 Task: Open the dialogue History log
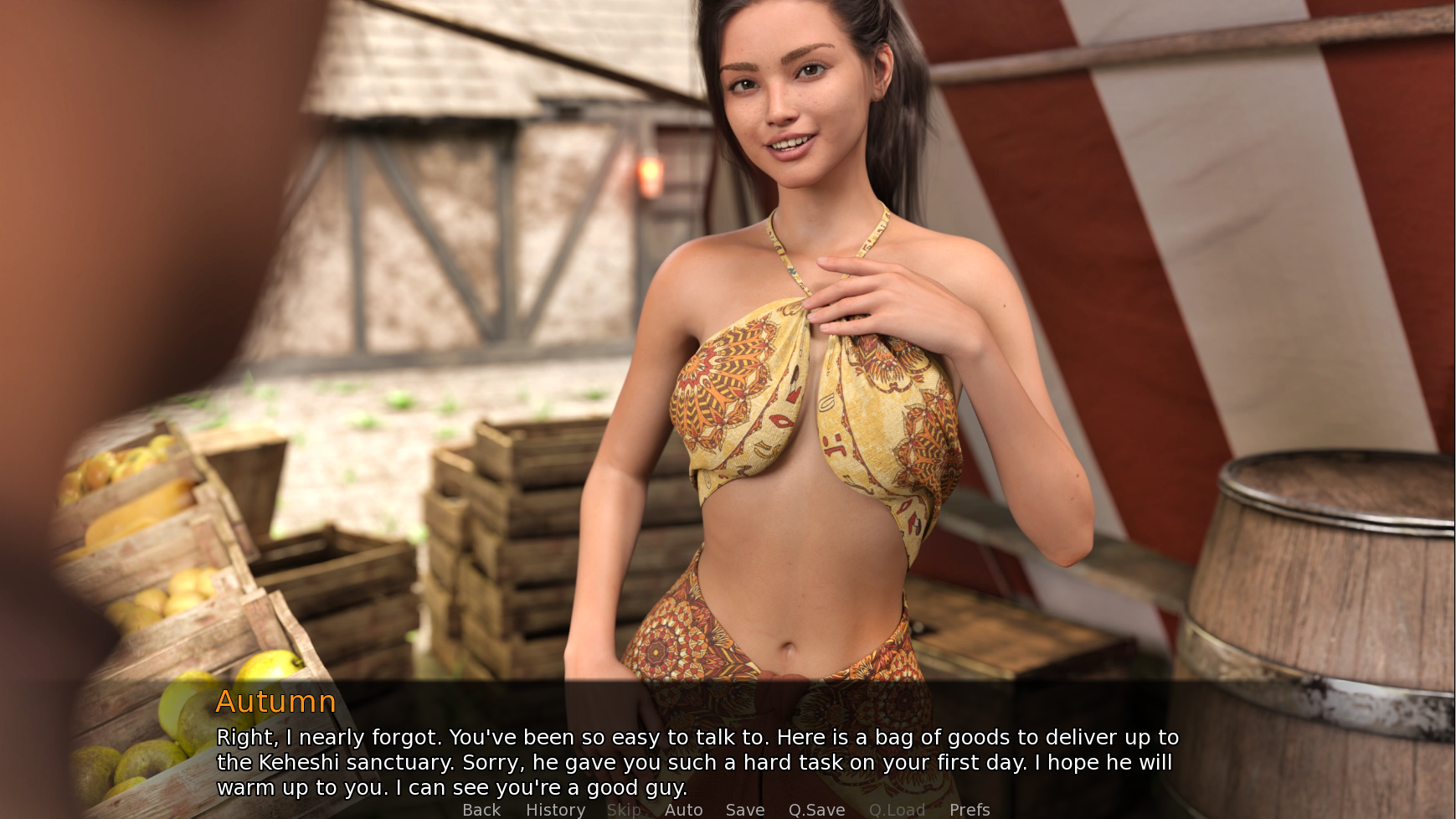coord(555,809)
